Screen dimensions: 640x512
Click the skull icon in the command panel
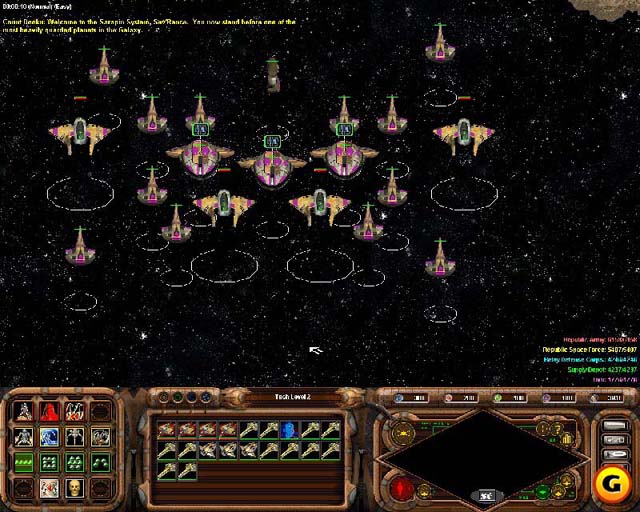pyautogui.click(x=74, y=487)
